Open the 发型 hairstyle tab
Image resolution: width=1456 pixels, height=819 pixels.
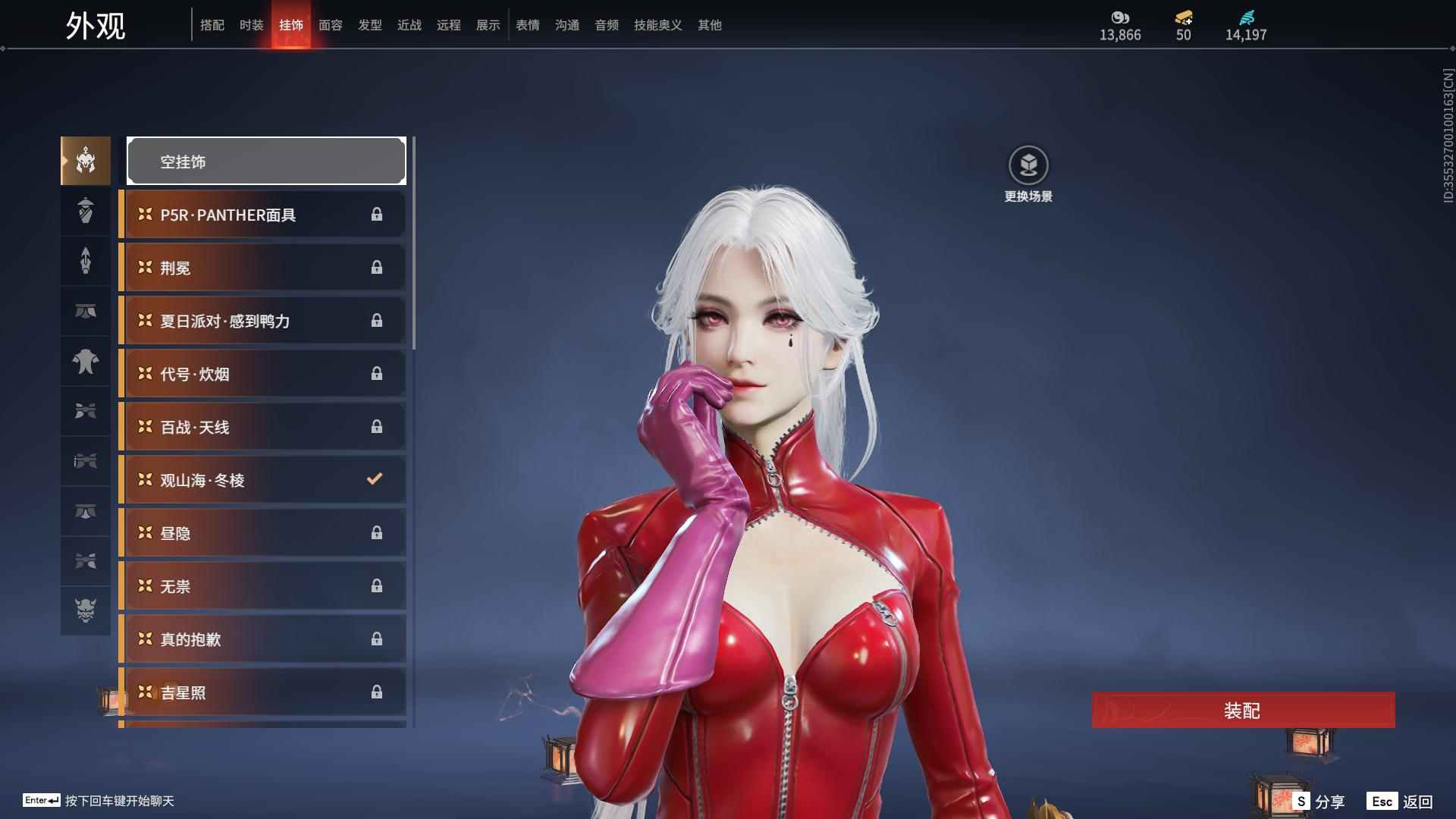pyautogui.click(x=370, y=25)
